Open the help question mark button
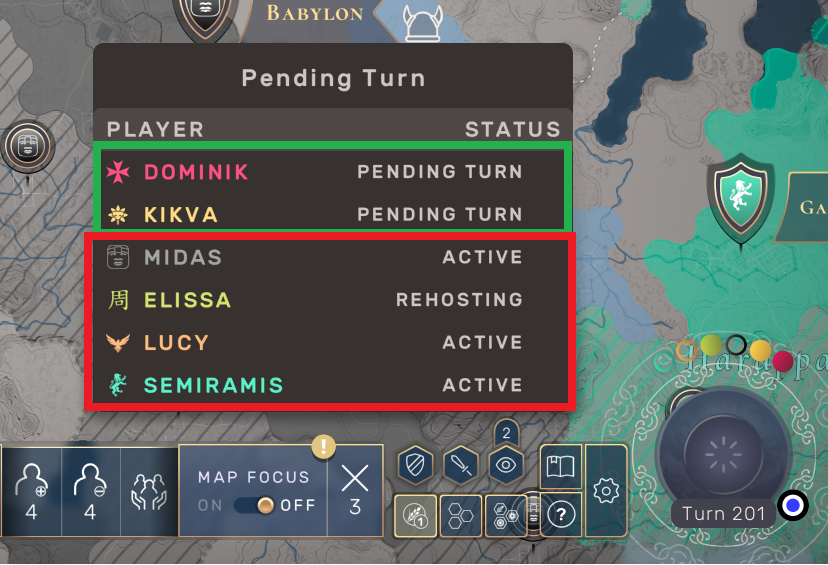The width and height of the screenshot is (828, 565). click(x=562, y=516)
